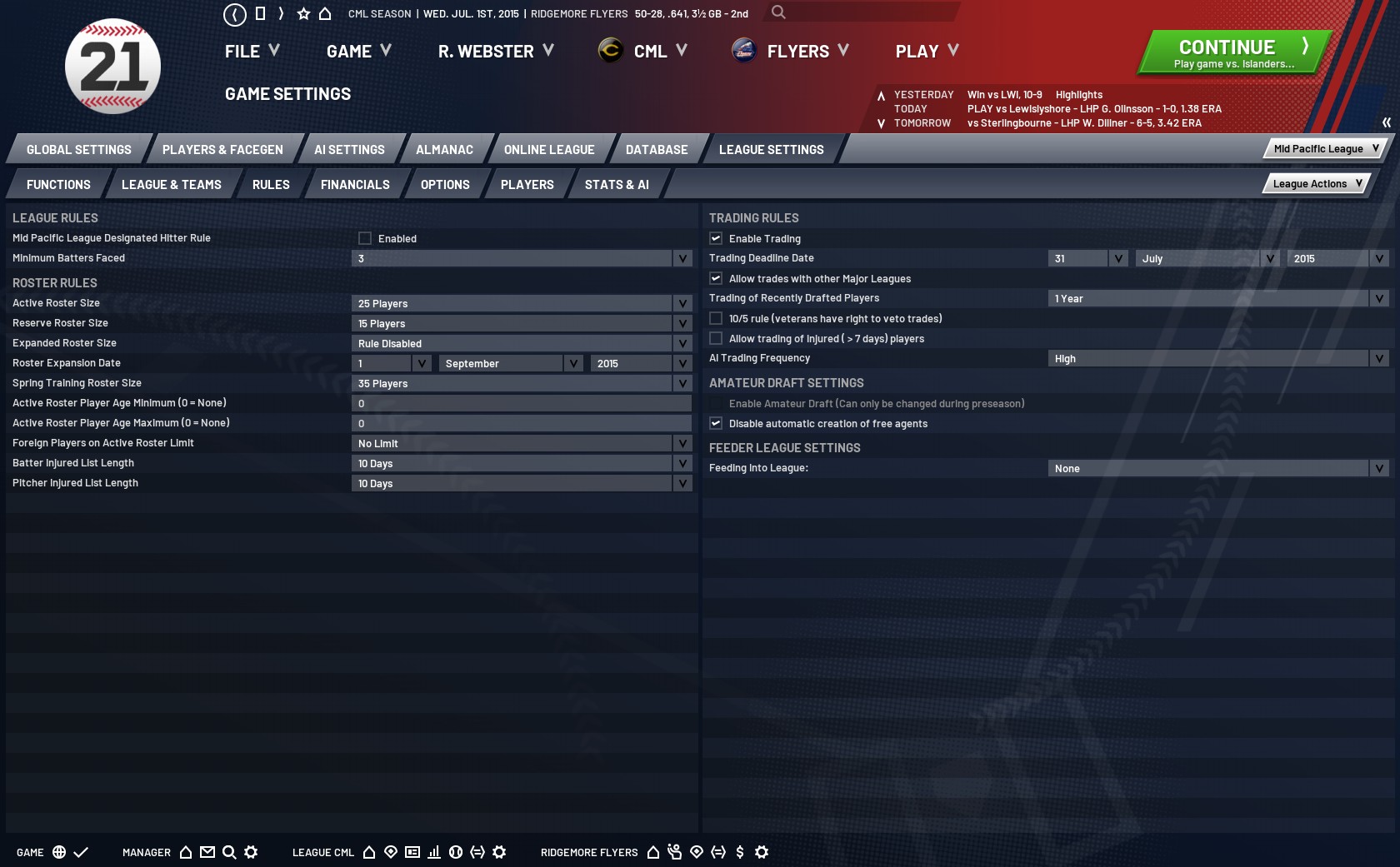Open the League CML standings bar chart icon
The width and height of the screenshot is (1400, 867).
[432, 852]
